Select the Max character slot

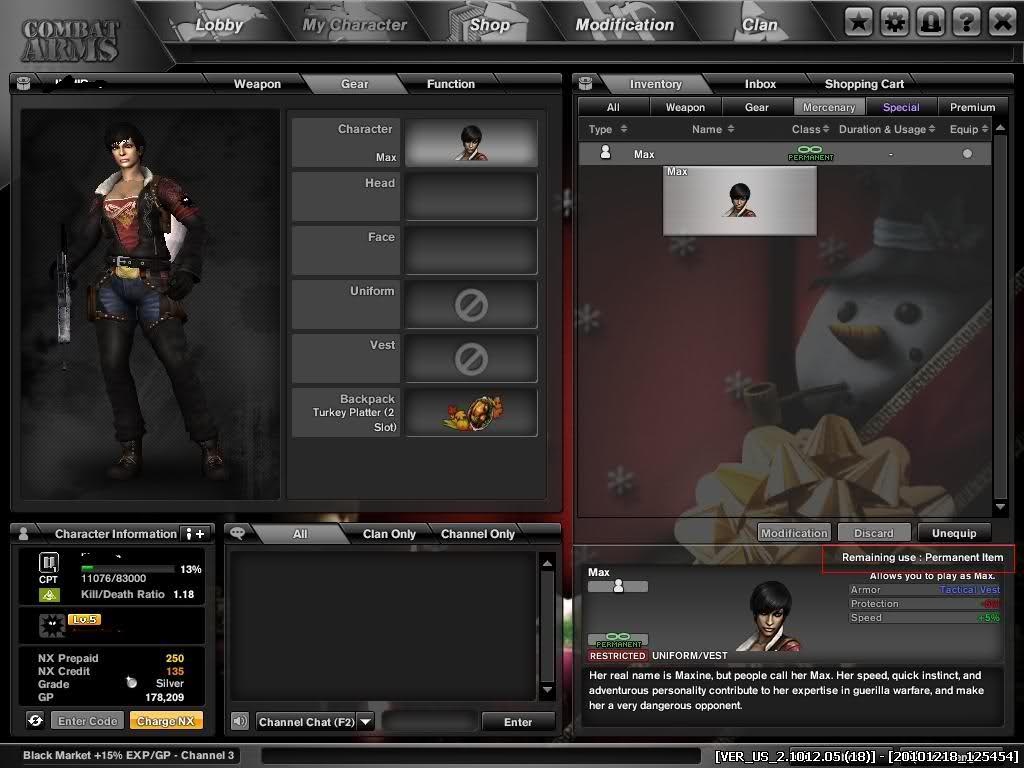coord(471,142)
